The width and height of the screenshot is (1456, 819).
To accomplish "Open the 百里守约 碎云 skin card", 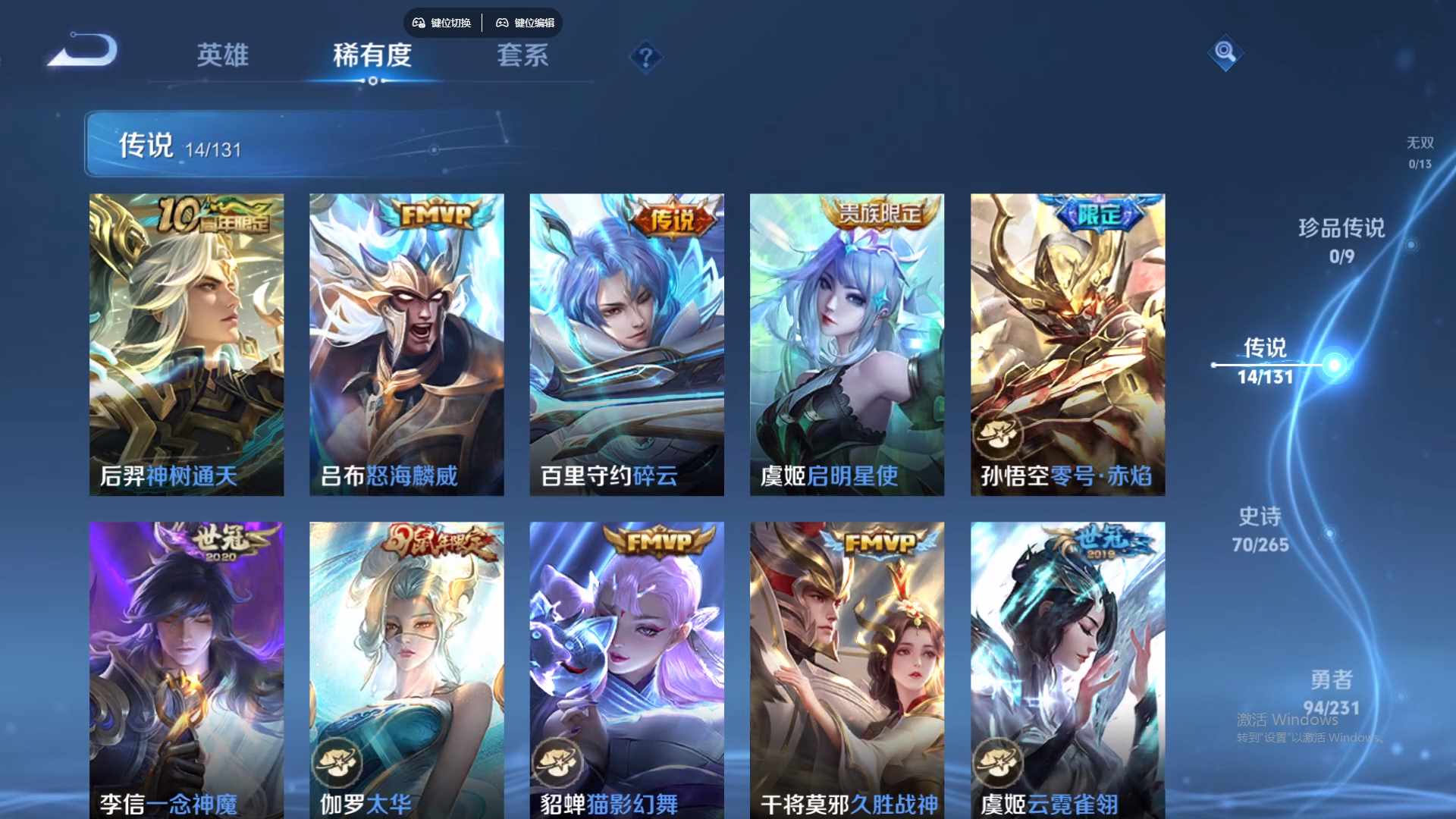I will 626,344.
